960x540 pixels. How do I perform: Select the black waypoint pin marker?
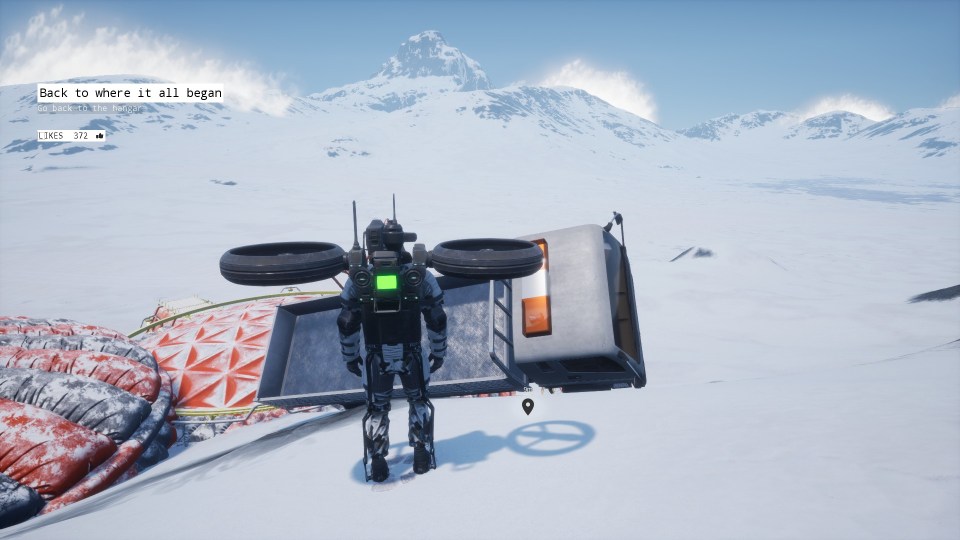[528, 406]
